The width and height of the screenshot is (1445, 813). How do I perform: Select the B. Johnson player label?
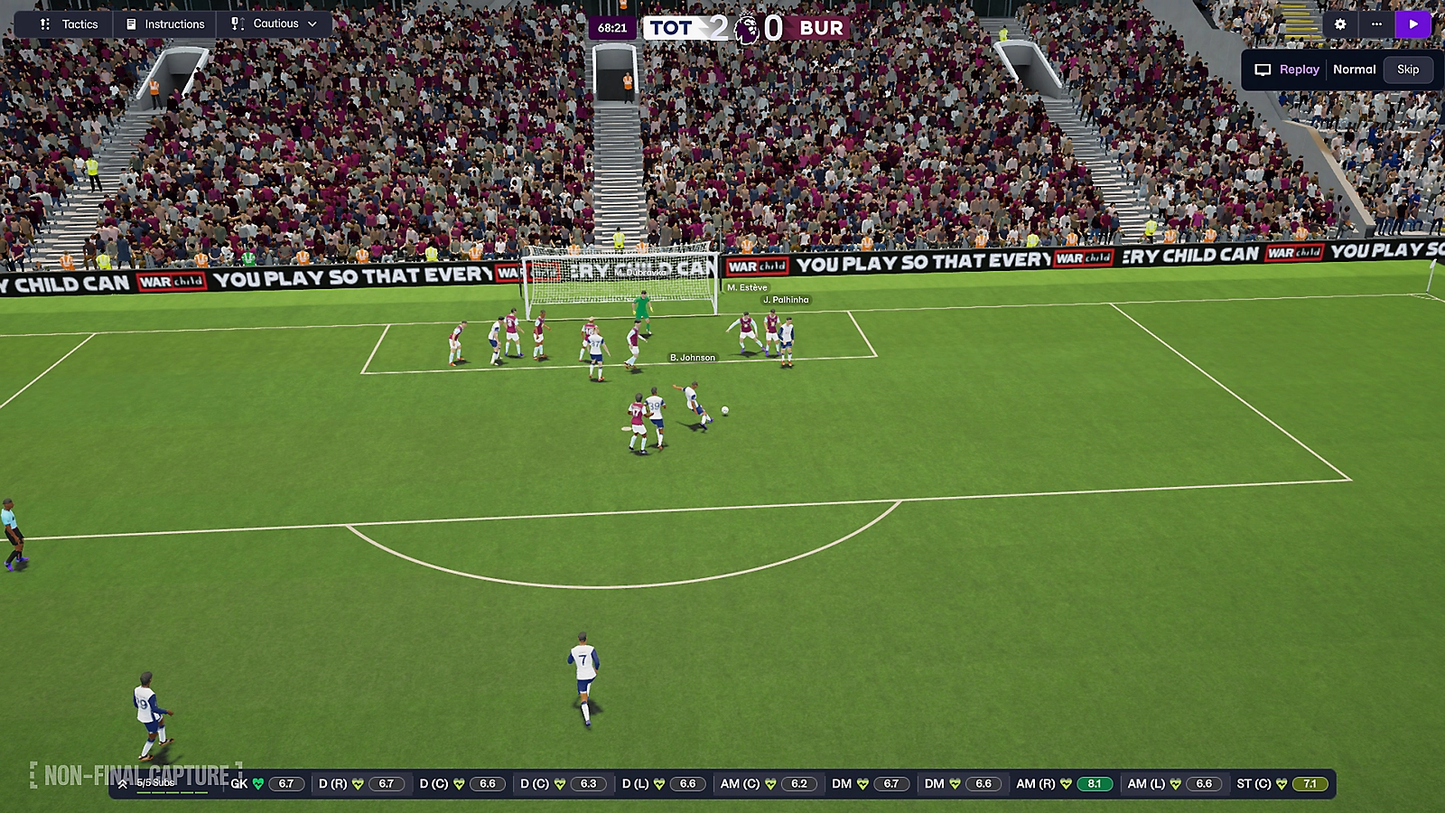coord(693,356)
